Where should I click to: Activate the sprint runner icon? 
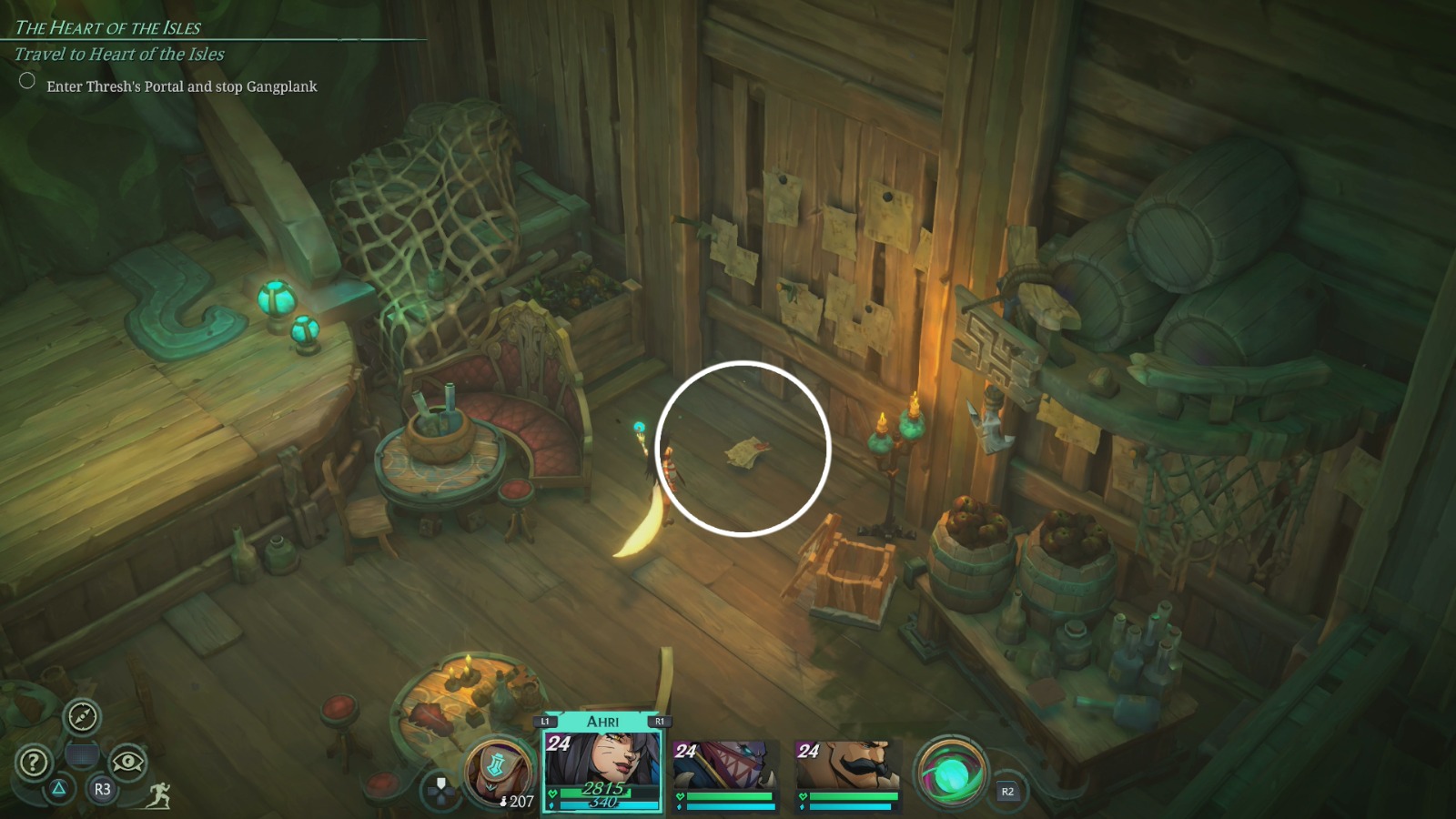click(x=157, y=796)
